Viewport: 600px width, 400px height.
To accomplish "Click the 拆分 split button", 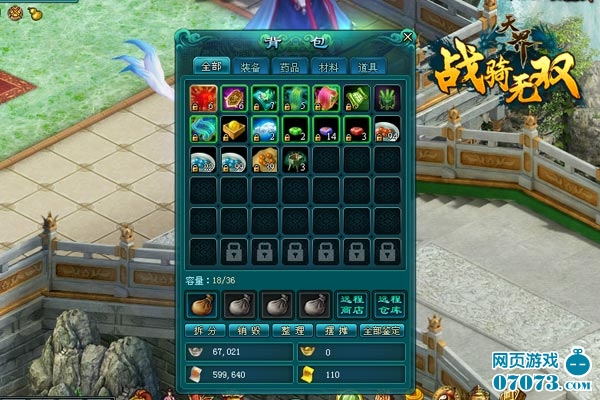I will pos(203,330).
